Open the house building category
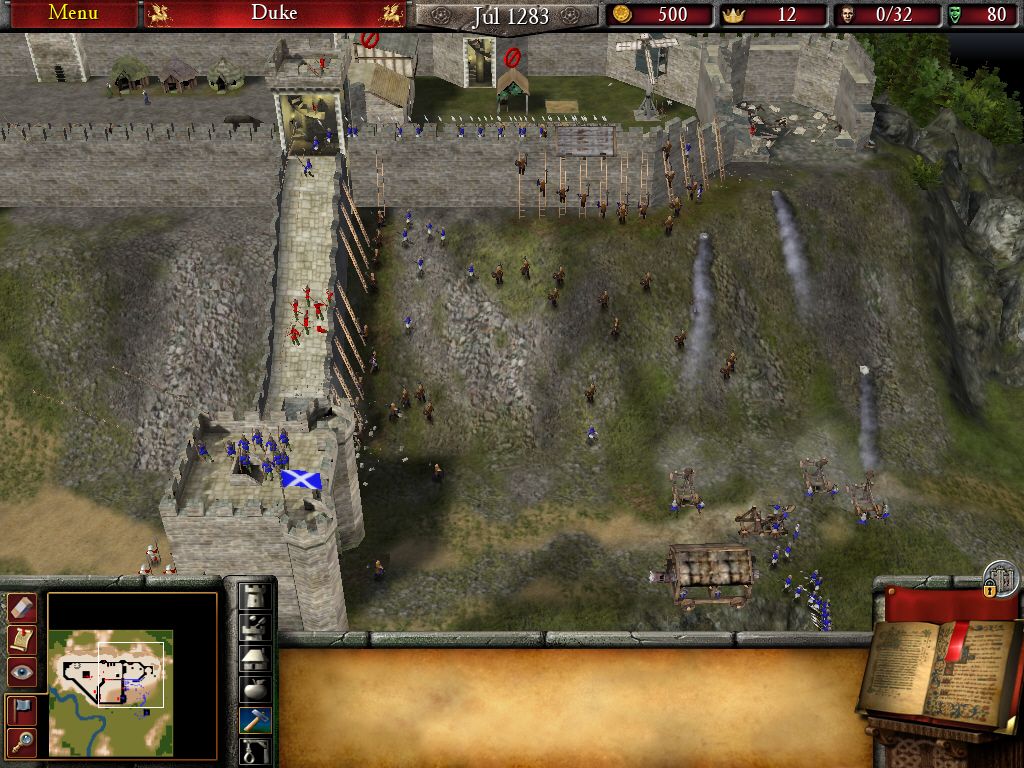The width and height of the screenshot is (1024, 768). point(256,657)
